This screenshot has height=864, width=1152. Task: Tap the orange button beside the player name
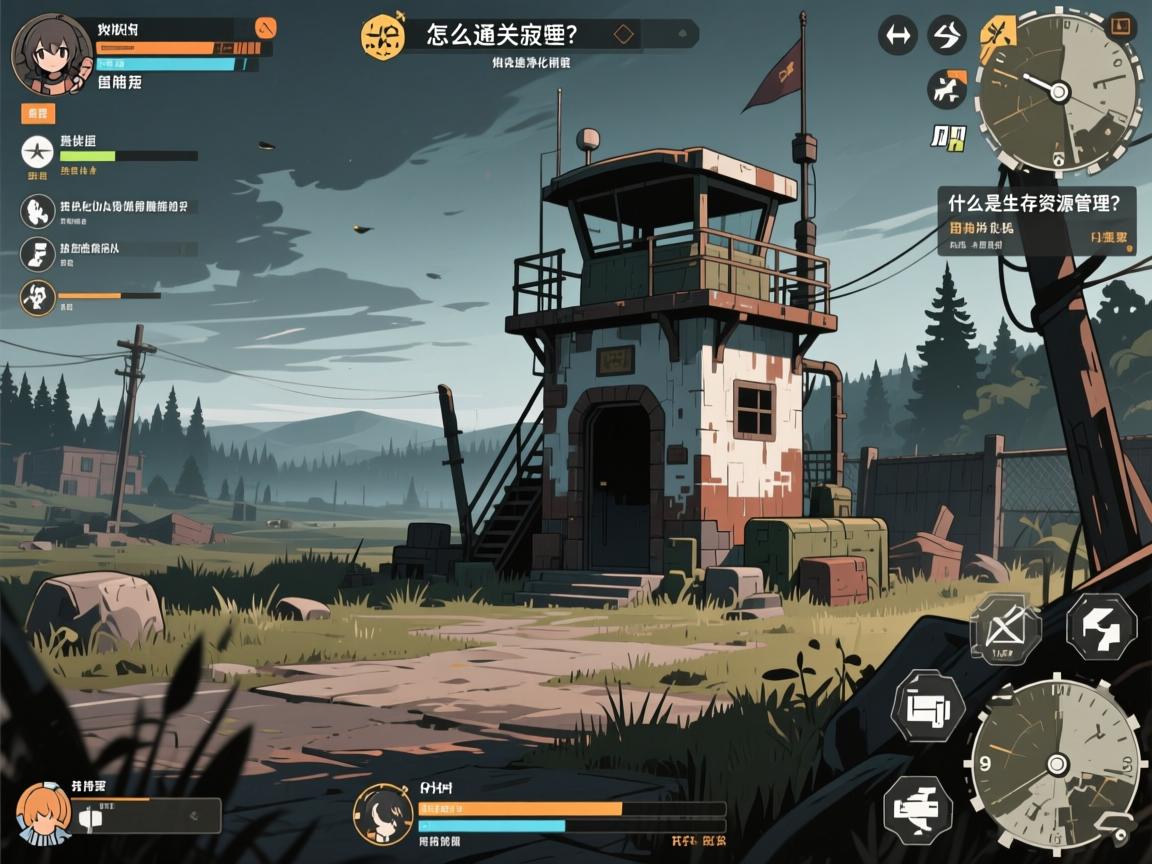coord(266,27)
